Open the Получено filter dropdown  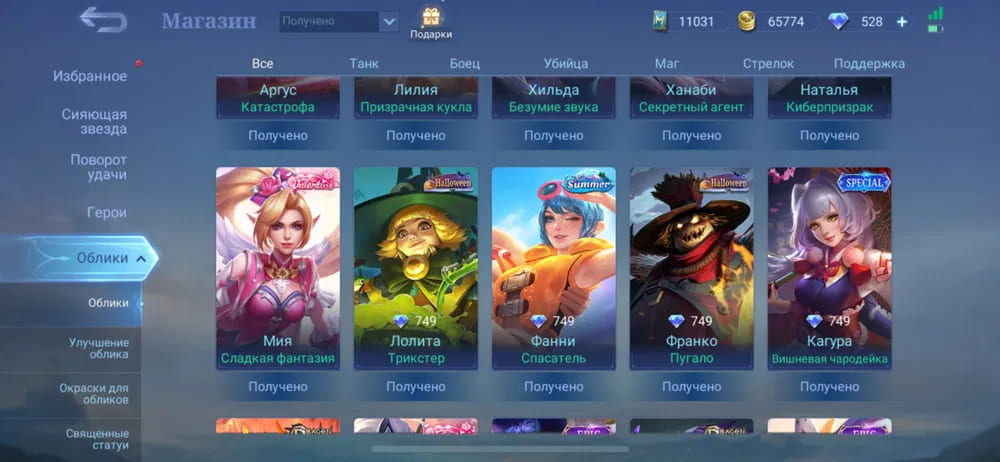(x=338, y=21)
